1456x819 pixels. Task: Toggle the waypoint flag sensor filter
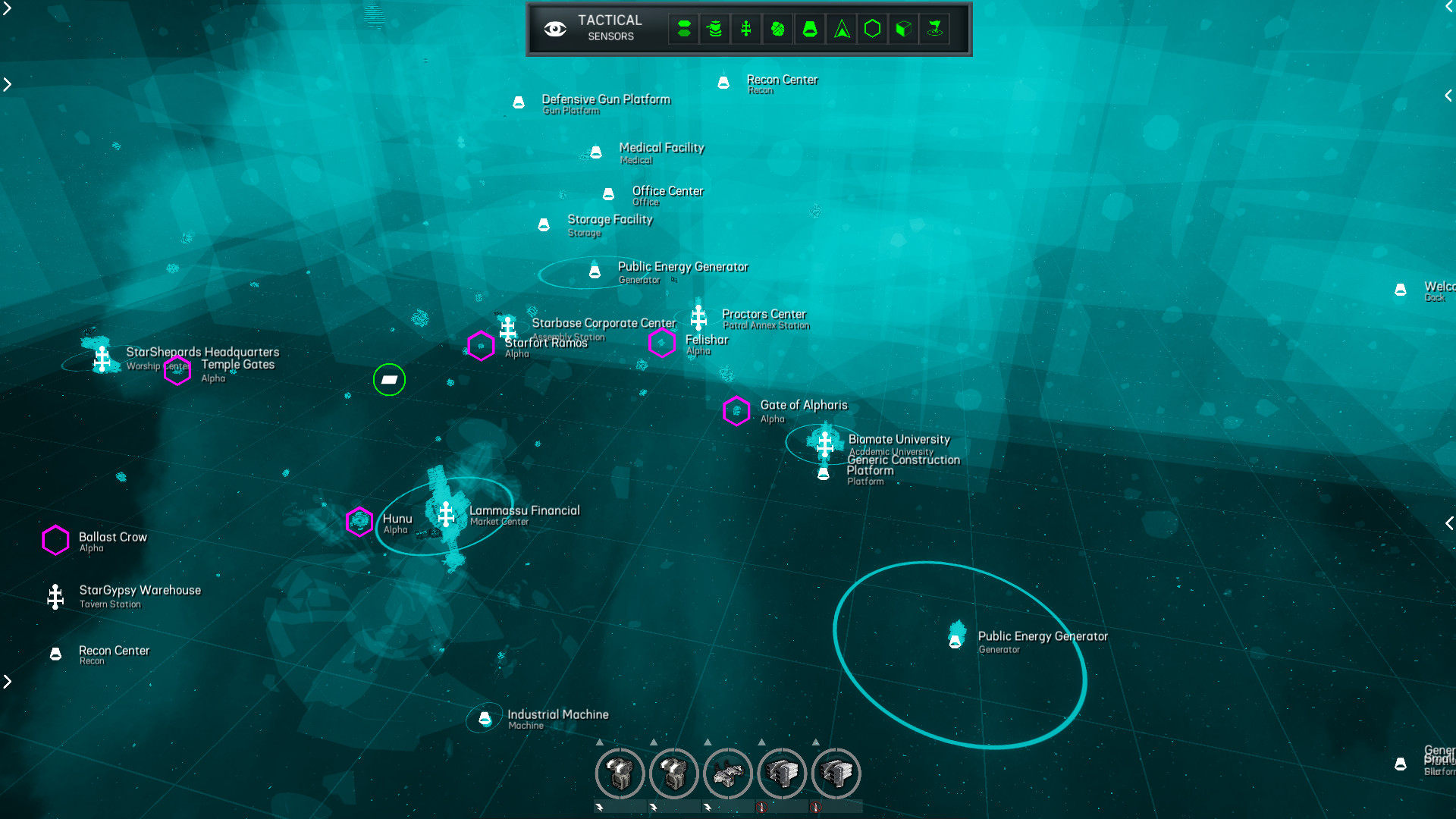934,29
